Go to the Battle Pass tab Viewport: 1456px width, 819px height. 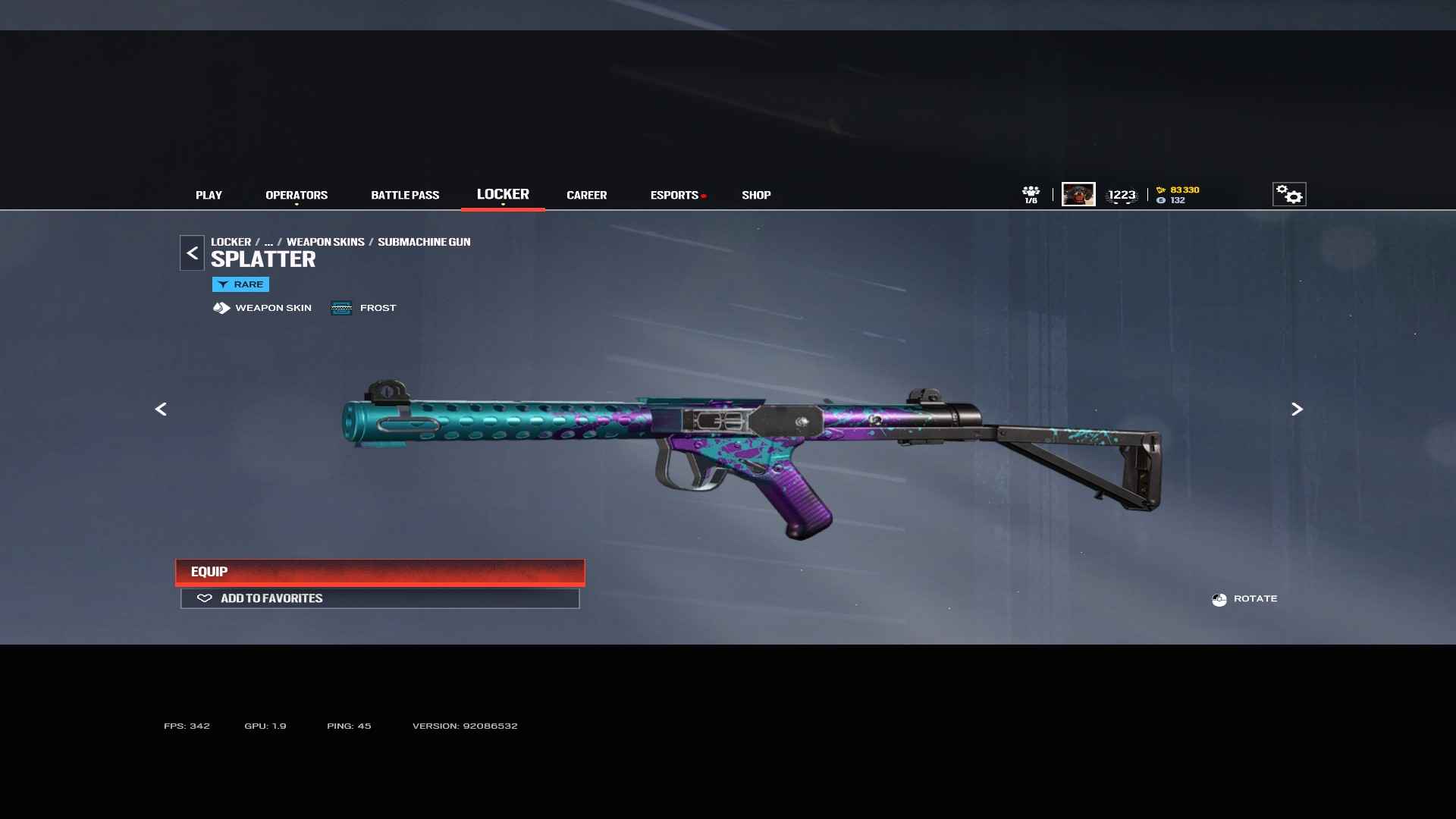point(405,195)
